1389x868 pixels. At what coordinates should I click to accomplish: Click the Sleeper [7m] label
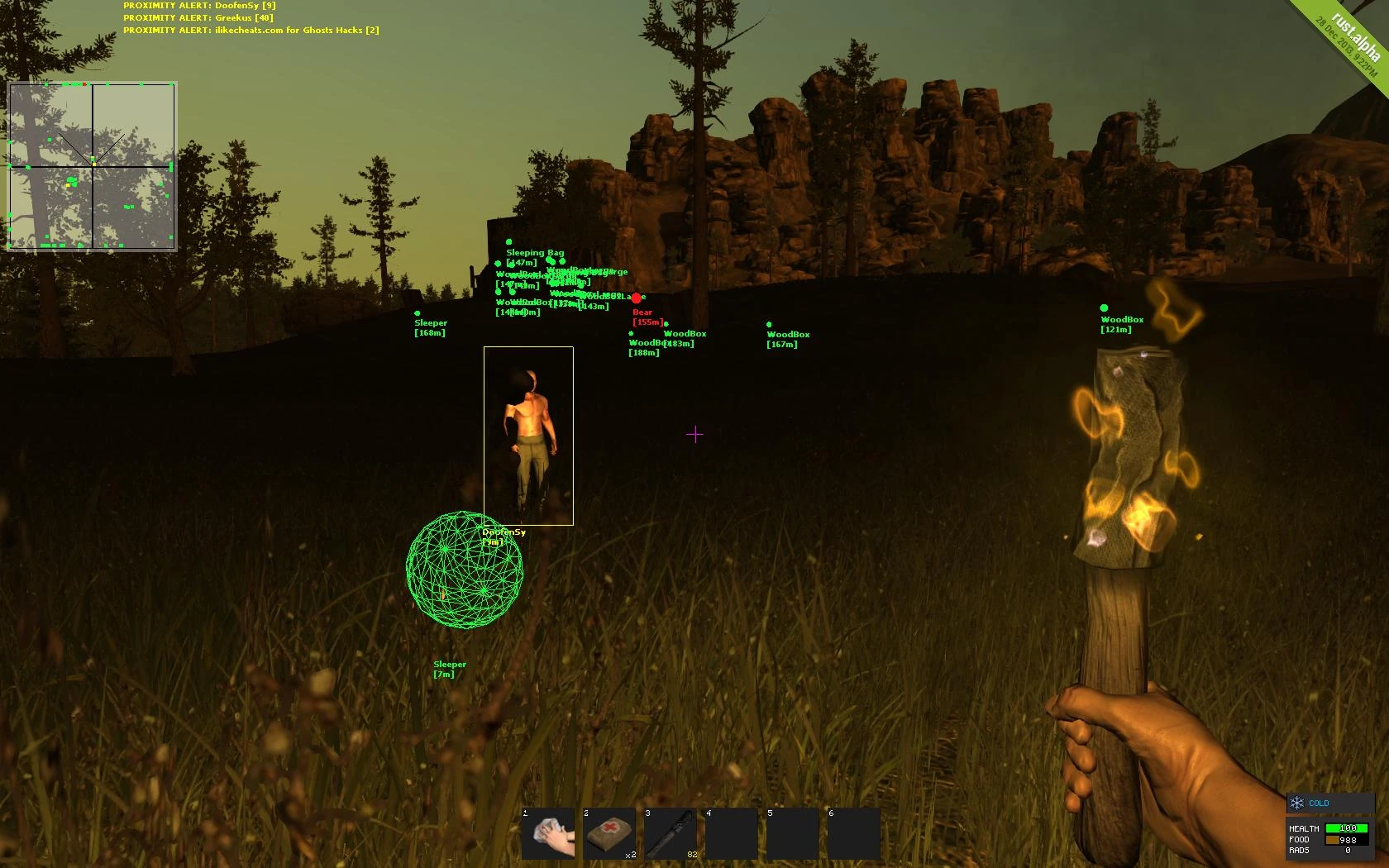point(450,669)
